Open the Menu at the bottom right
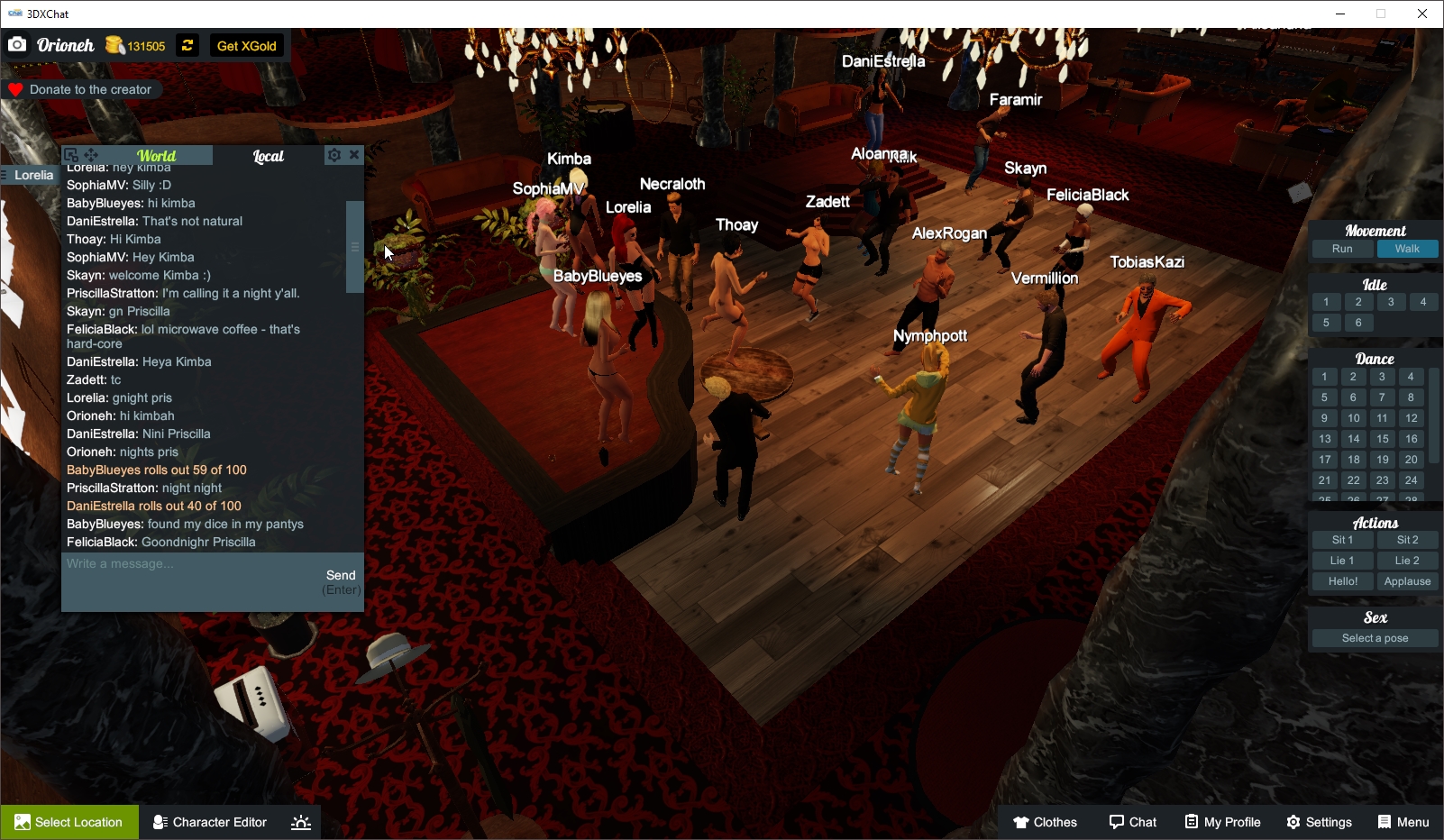 (x=1404, y=821)
